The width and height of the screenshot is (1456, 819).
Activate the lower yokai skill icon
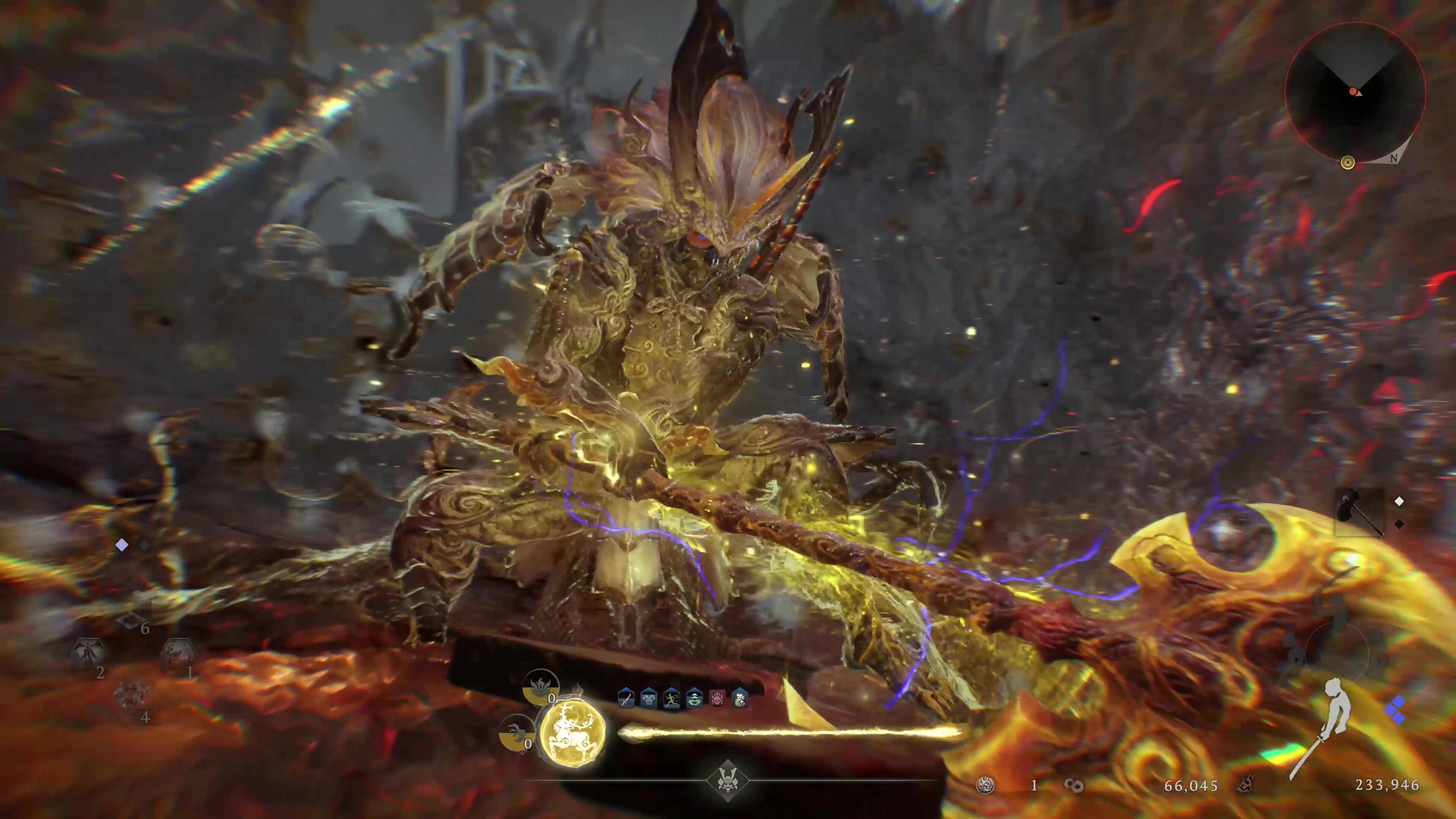tap(516, 733)
